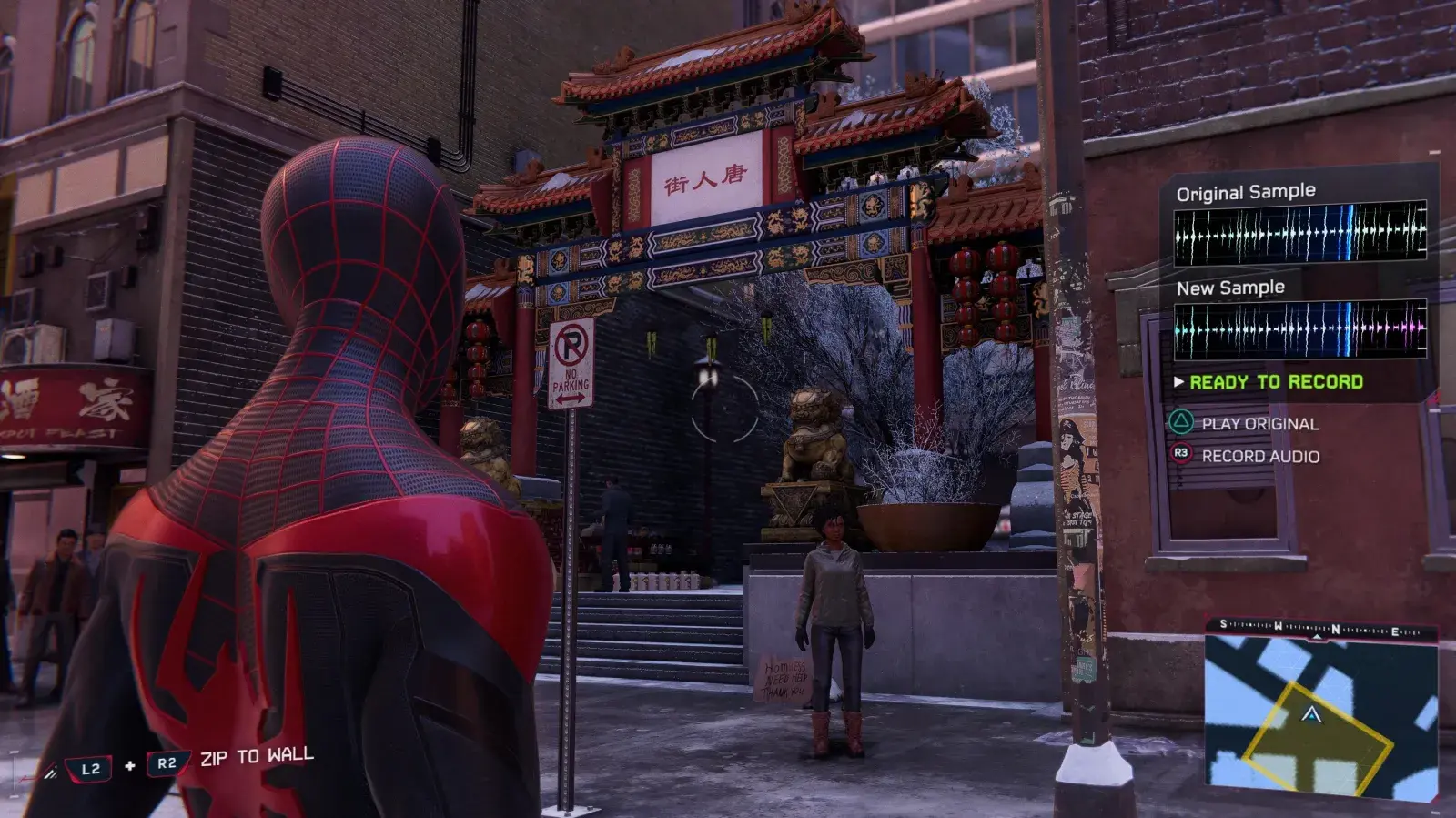The width and height of the screenshot is (1456, 818).
Task: Click the player arrow on minimap
Action: [x=1311, y=715]
